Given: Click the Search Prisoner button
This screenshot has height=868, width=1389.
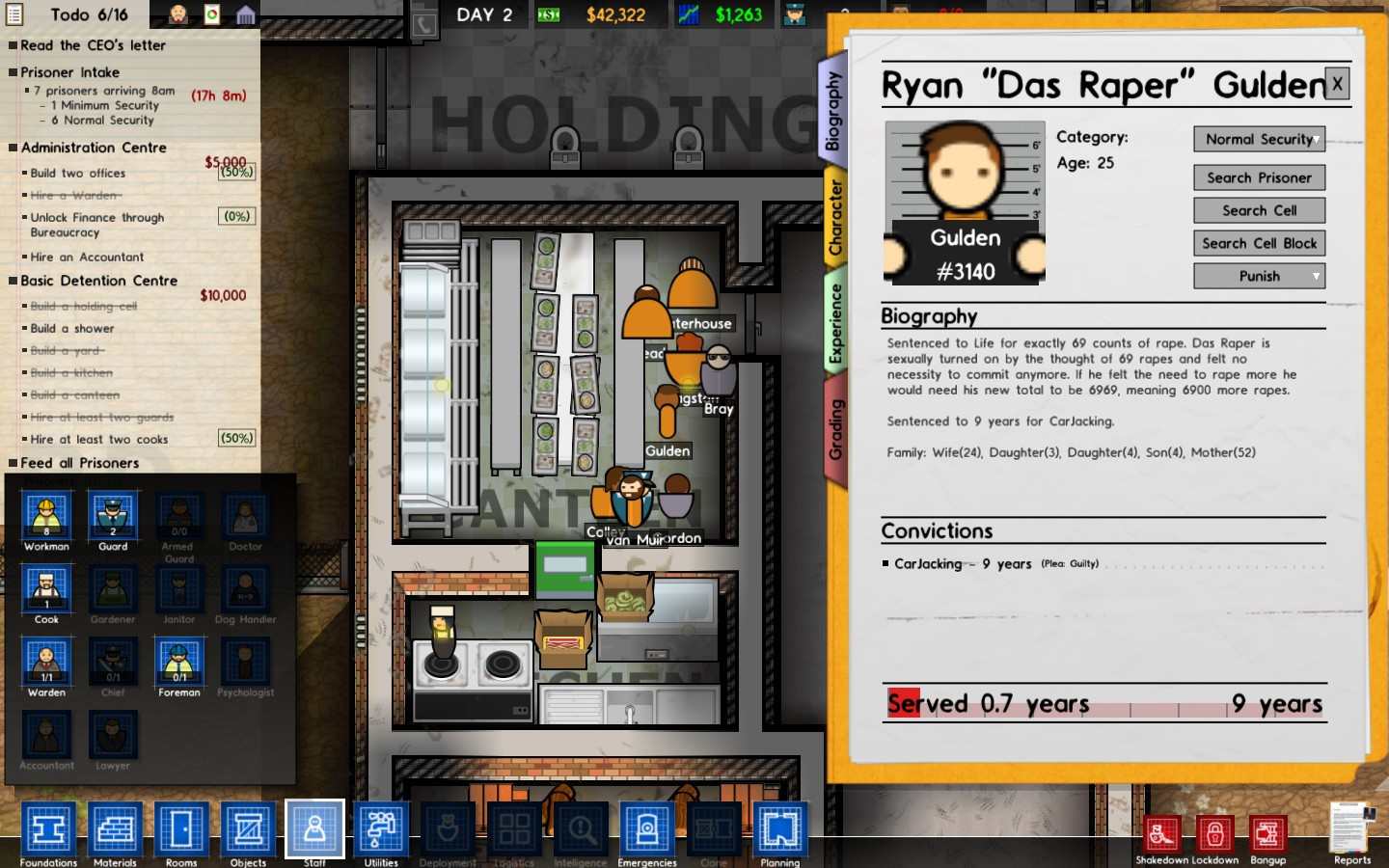Looking at the screenshot, I should click(1259, 177).
